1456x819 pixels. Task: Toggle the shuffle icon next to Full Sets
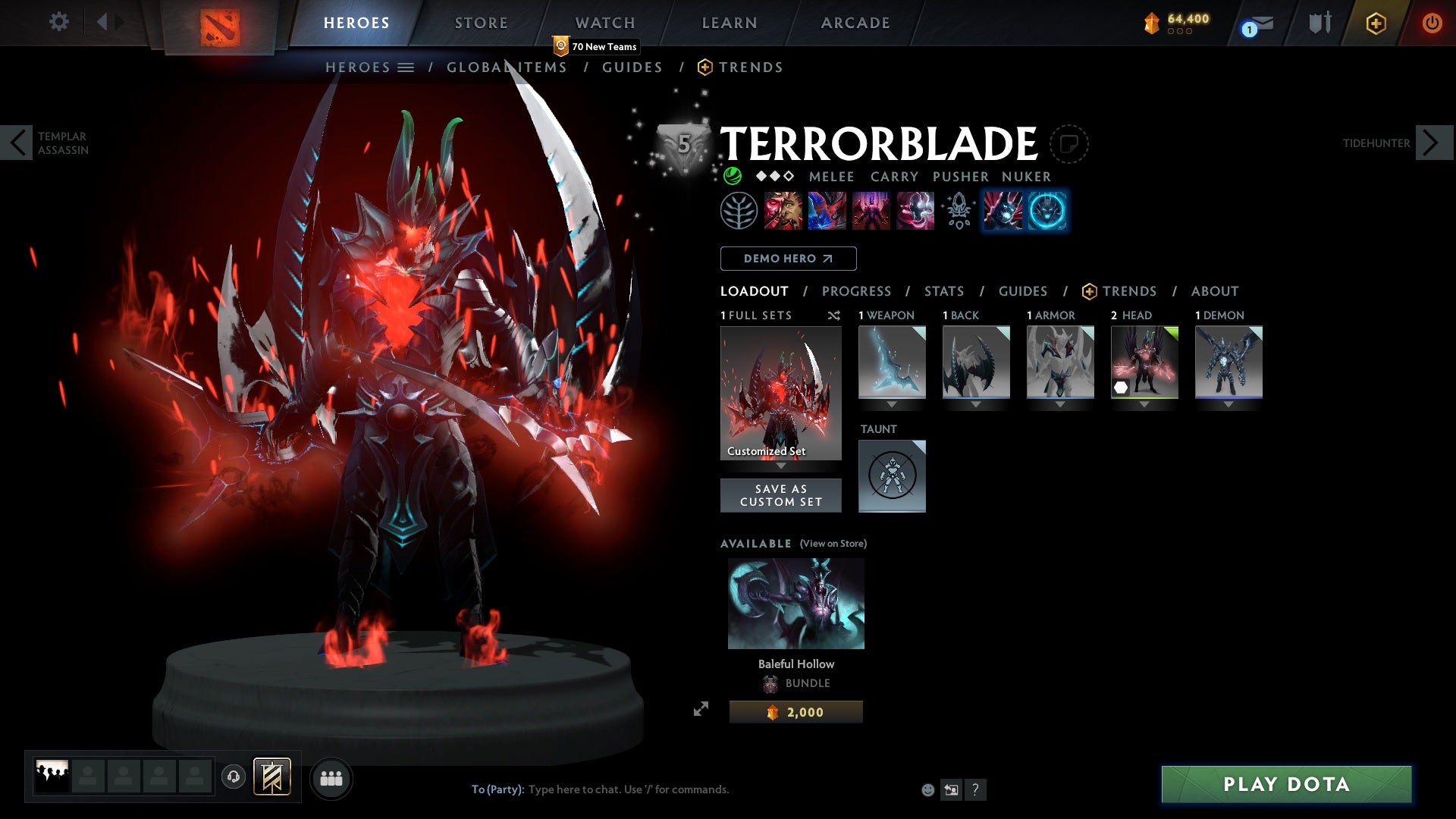coord(834,315)
